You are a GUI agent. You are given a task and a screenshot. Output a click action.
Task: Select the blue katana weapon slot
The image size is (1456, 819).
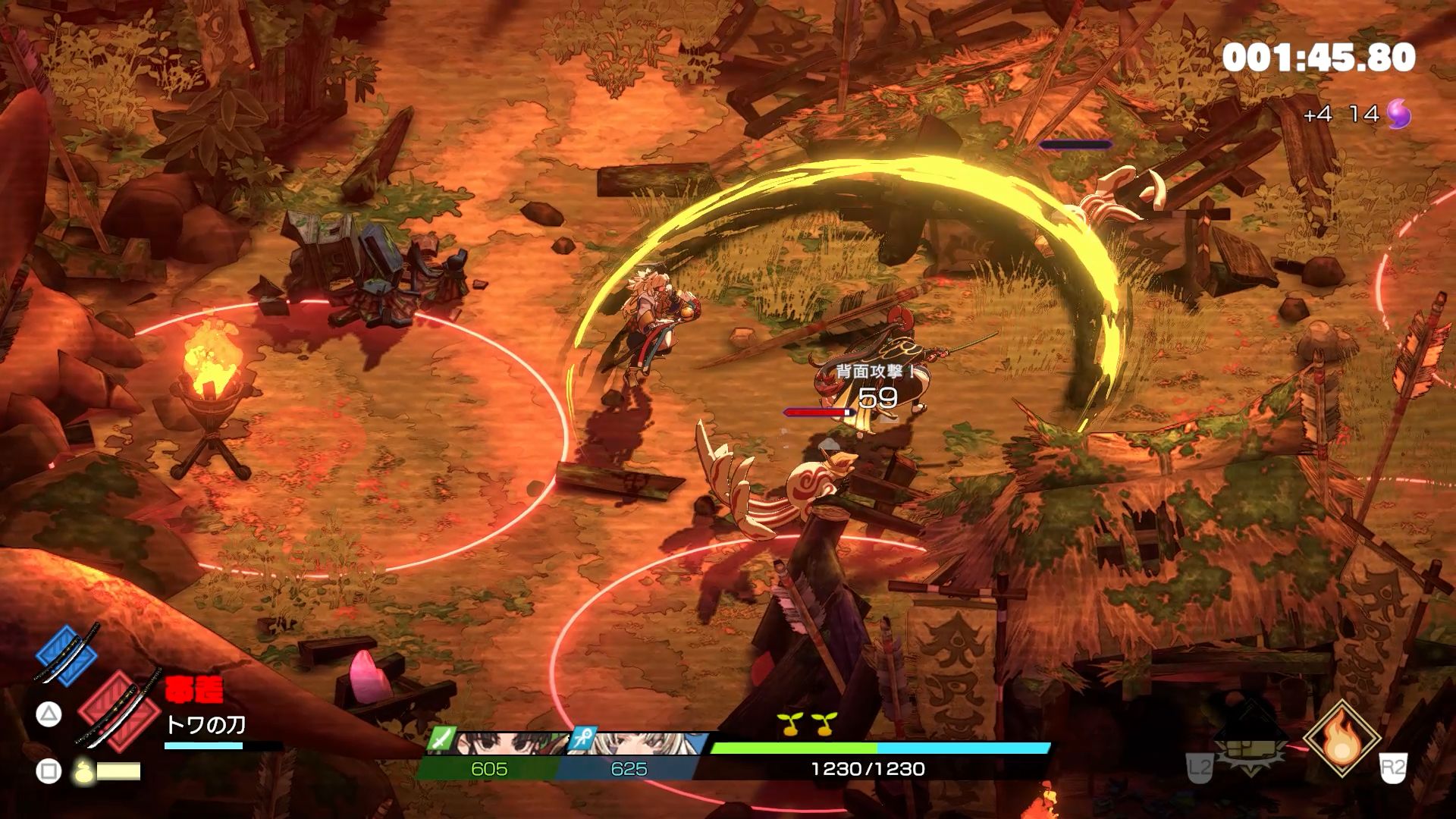(67, 655)
